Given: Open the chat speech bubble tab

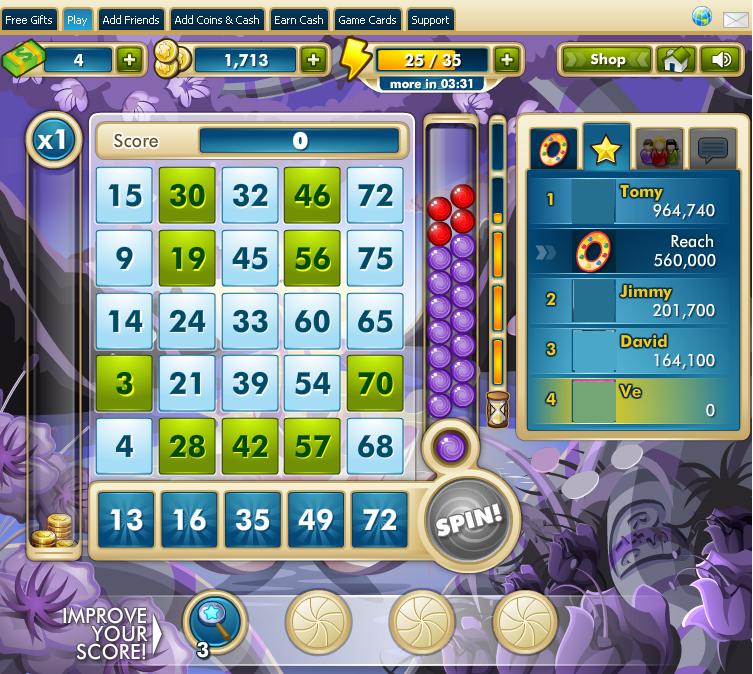Looking at the screenshot, I should [x=712, y=150].
